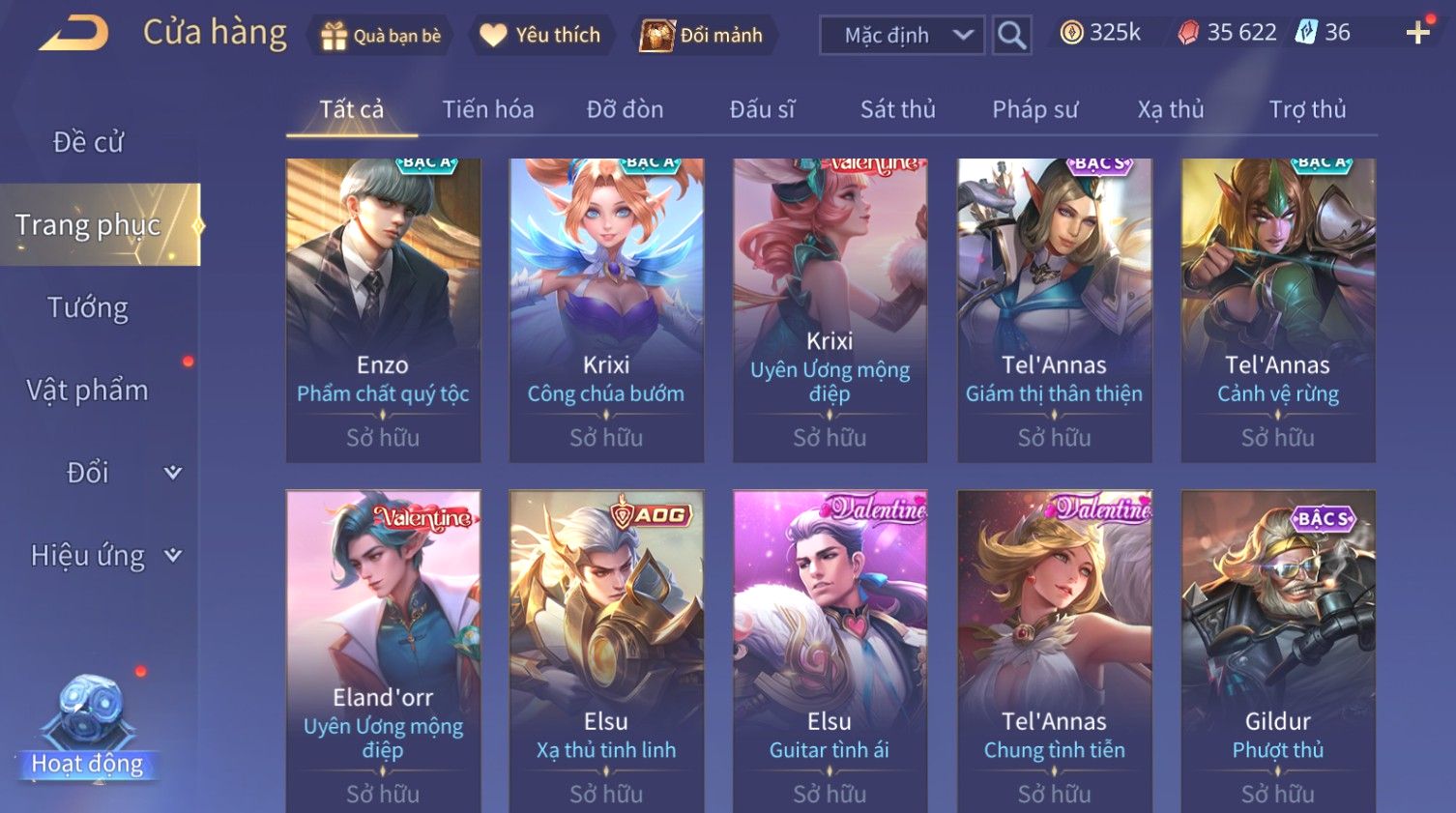This screenshot has height=813, width=1456.
Task: Open the Hoạt động activity icon
Action: click(x=88, y=727)
